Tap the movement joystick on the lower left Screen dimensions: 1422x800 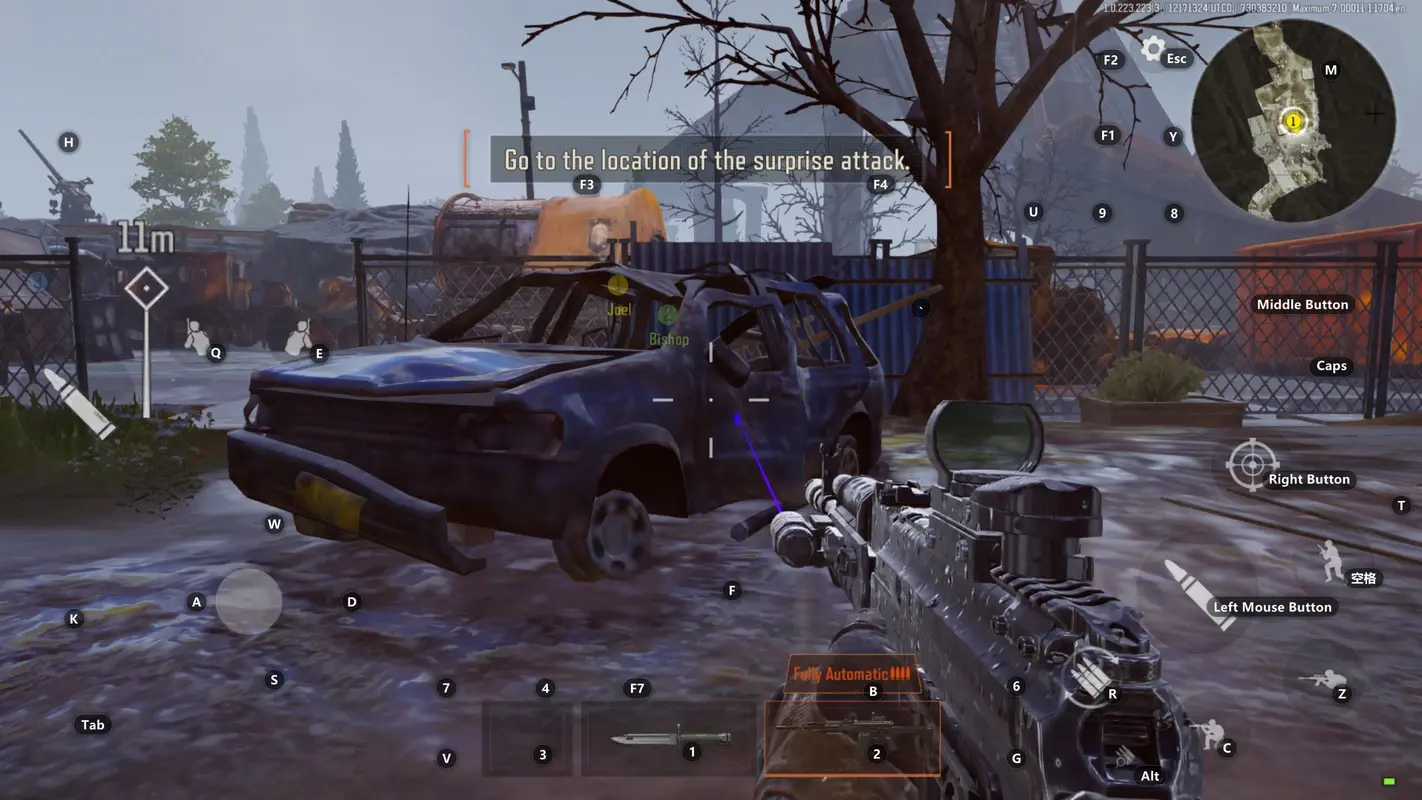[247, 602]
